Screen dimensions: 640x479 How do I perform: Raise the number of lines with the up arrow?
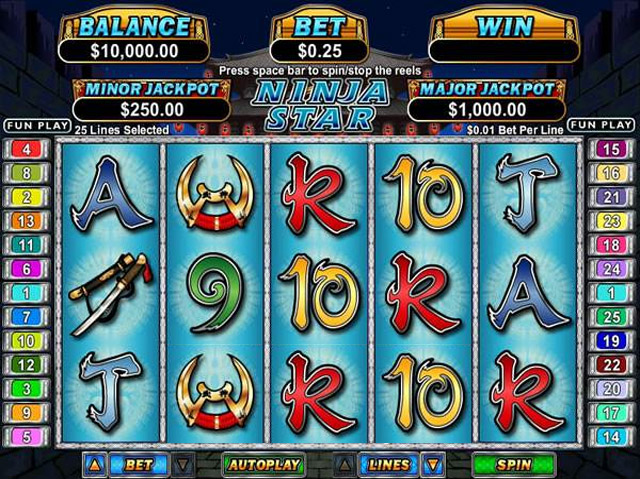click(346, 465)
